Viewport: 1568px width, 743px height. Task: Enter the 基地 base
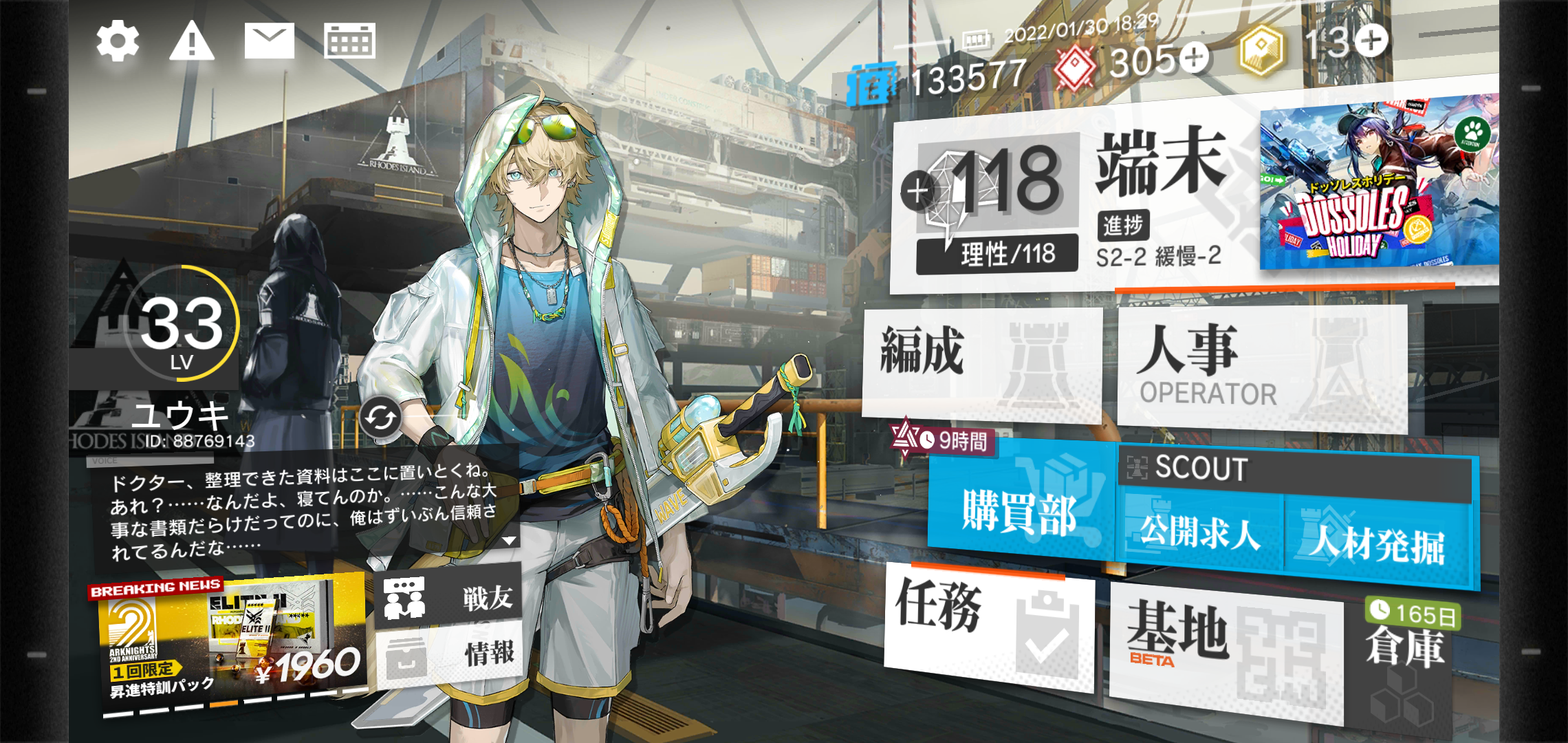pos(1224,647)
